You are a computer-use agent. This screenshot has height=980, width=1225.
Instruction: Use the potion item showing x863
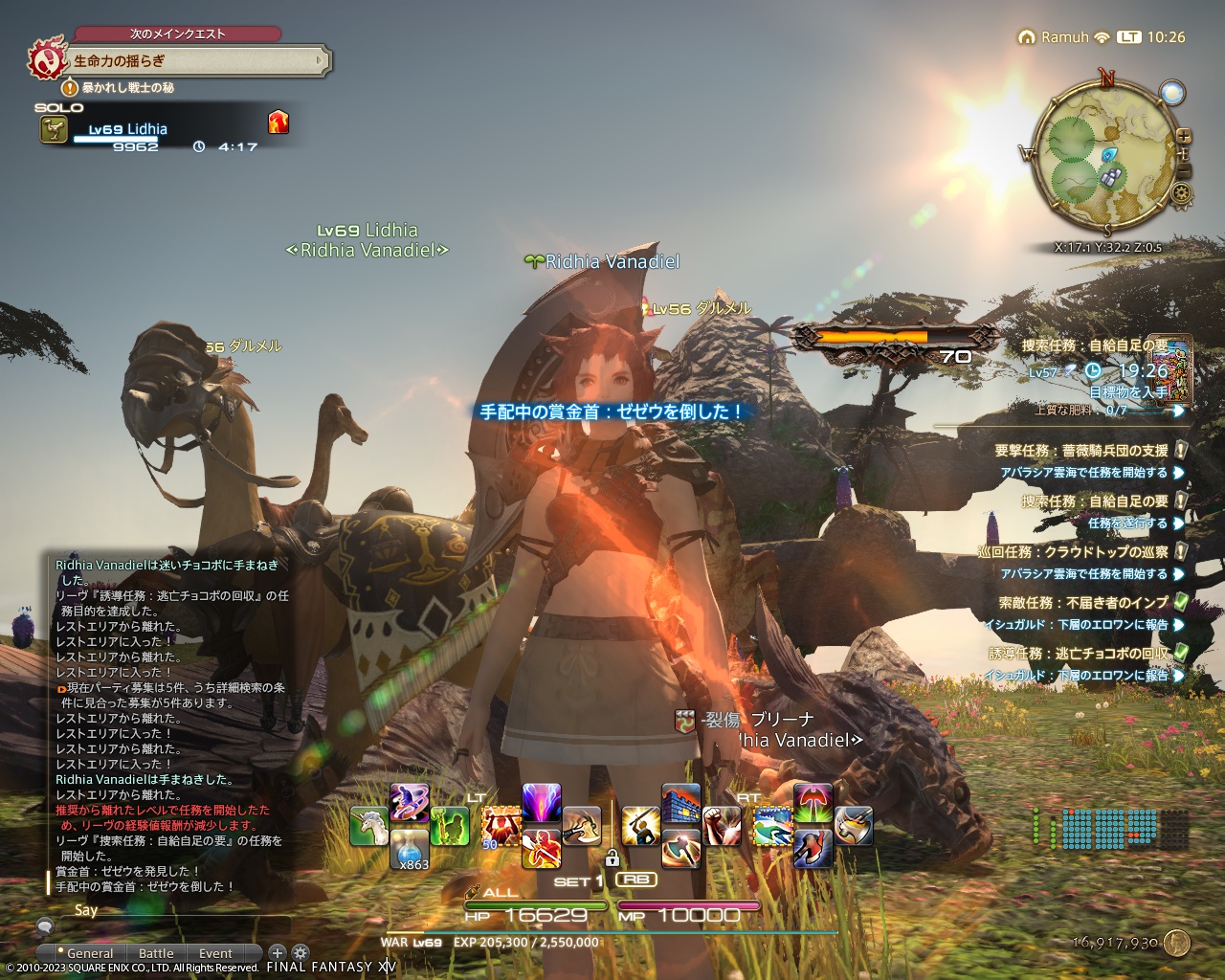(x=410, y=852)
